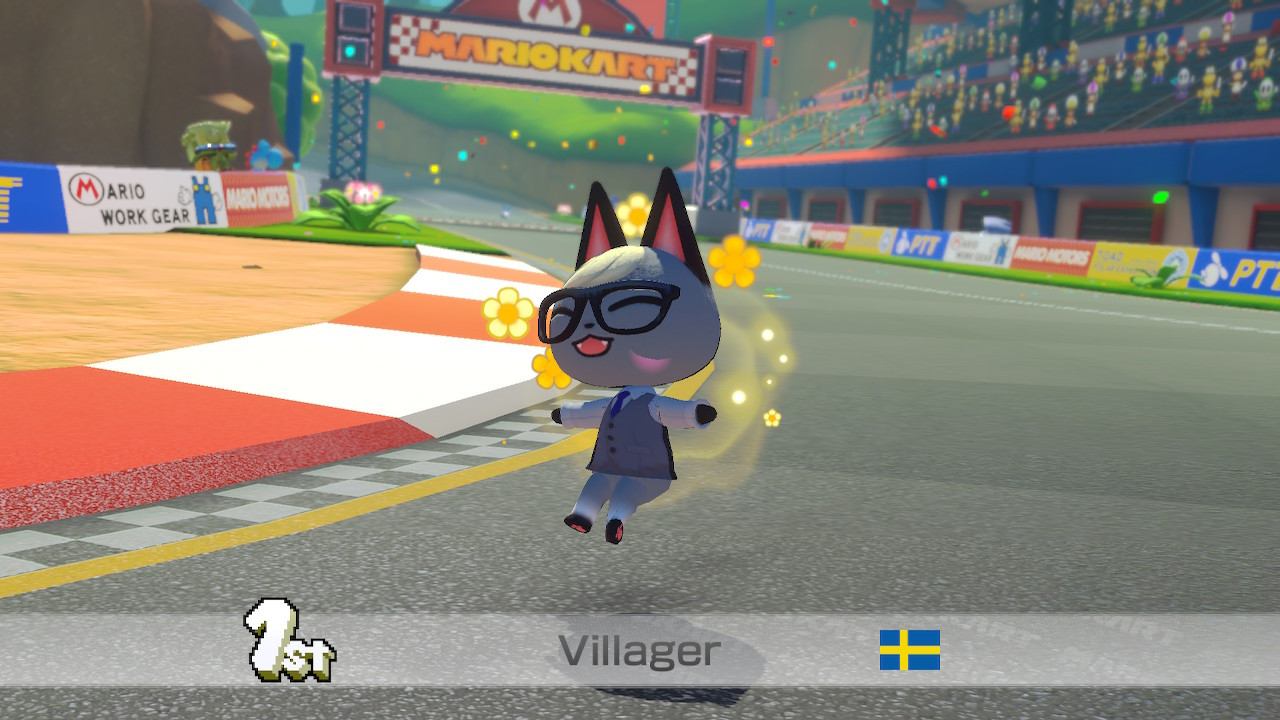1280x720 pixels.
Task: Select the Villager name bar
Action: [640, 651]
